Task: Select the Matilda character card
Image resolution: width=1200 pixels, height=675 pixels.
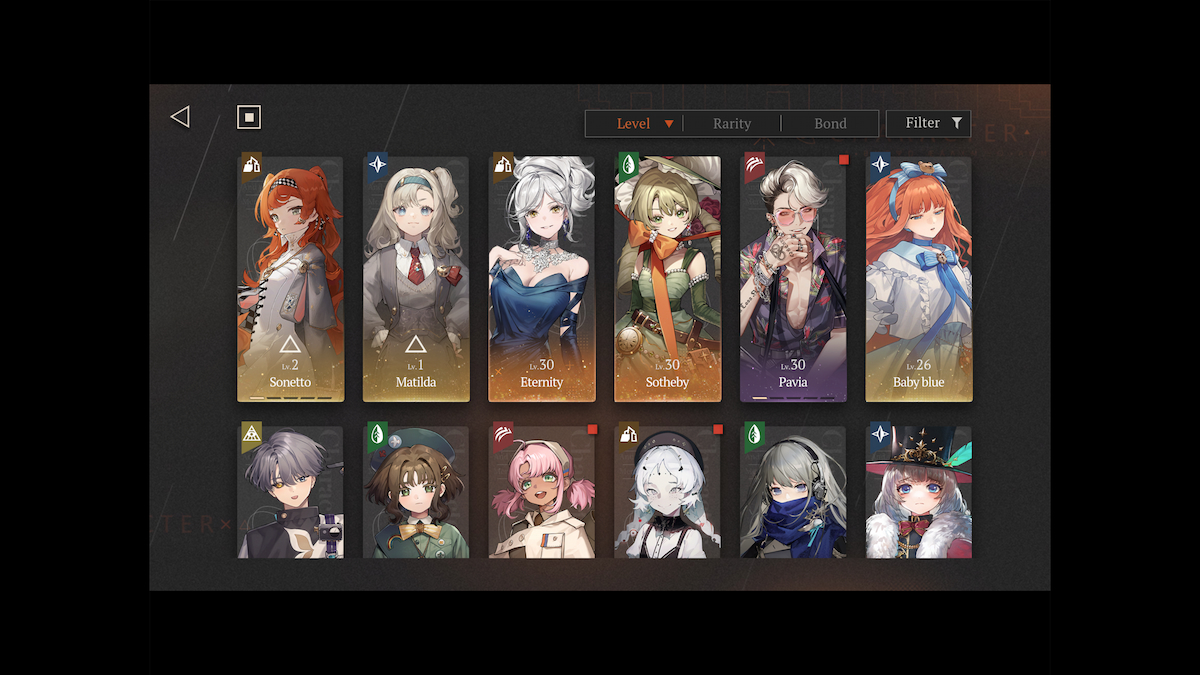Action: [x=416, y=279]
